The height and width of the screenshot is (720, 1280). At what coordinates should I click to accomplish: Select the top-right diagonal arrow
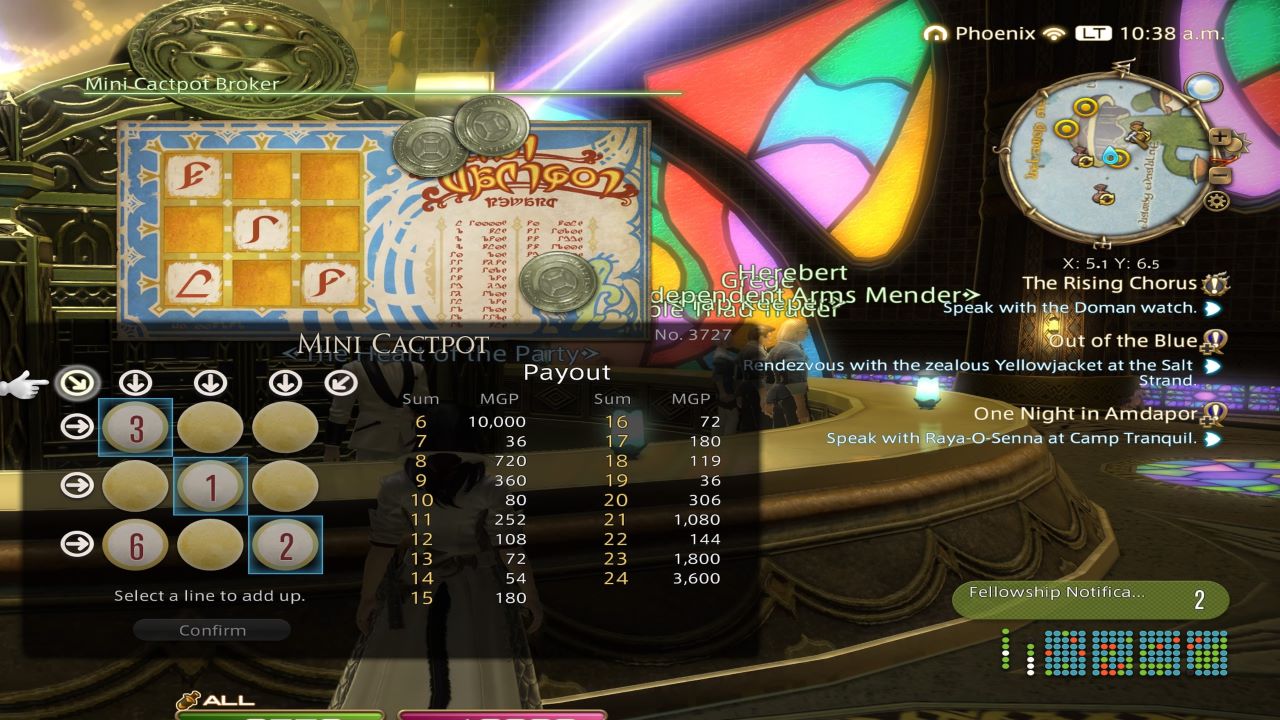341,382
